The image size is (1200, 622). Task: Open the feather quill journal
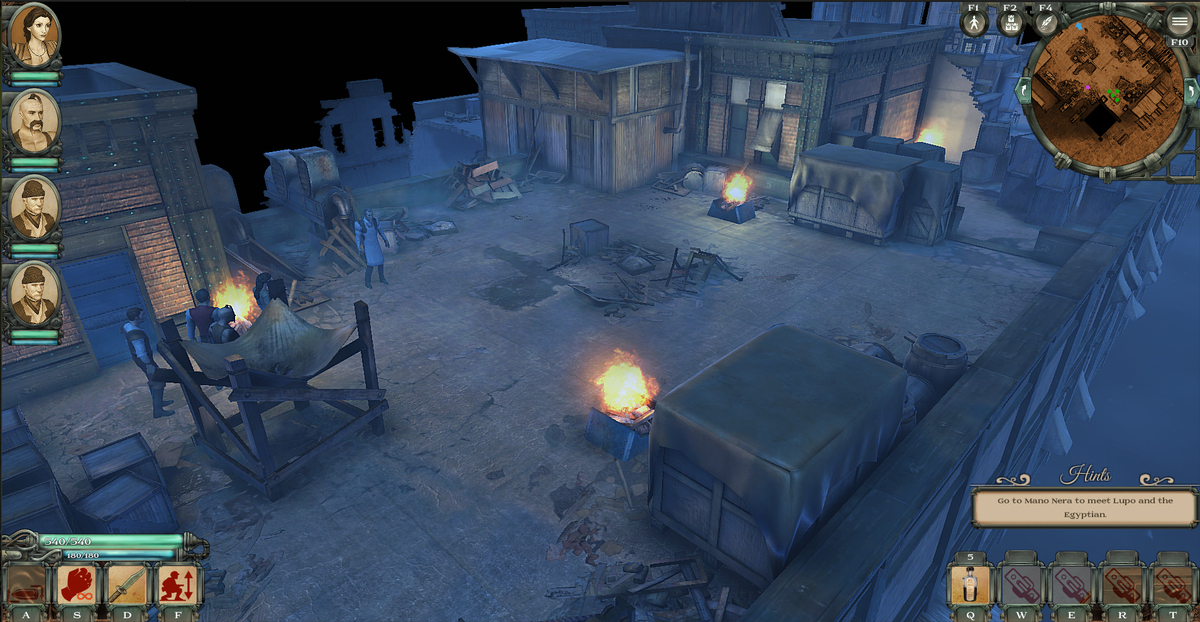[x=1046, y=24]
